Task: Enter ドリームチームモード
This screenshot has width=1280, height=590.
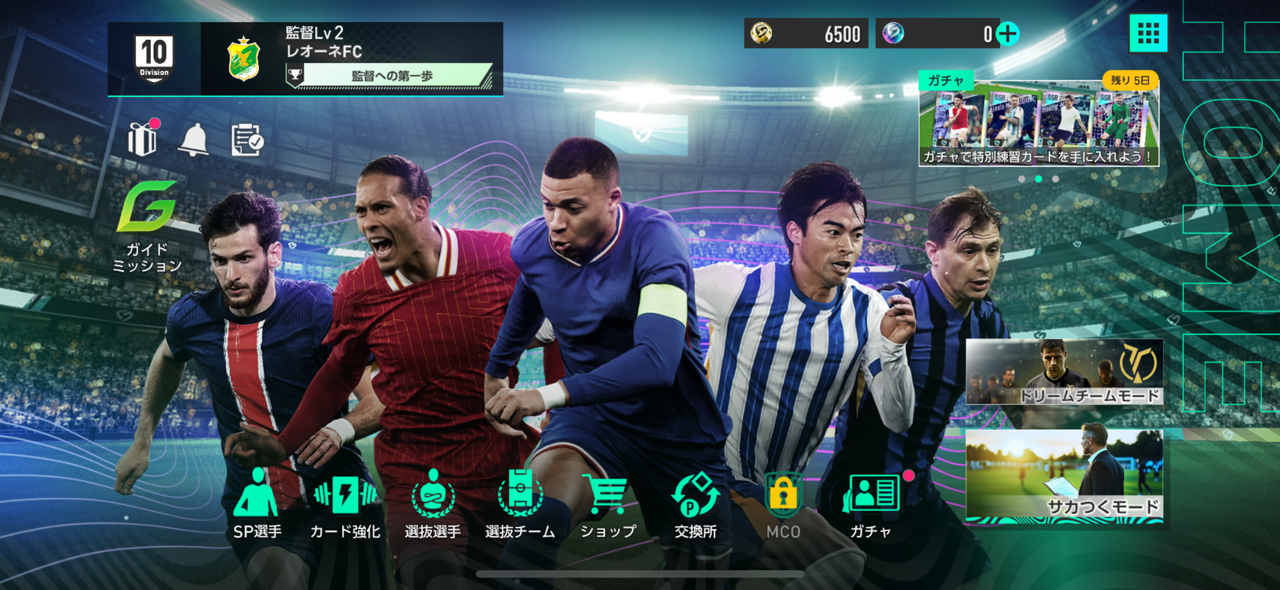Action: click(1064, 371)
